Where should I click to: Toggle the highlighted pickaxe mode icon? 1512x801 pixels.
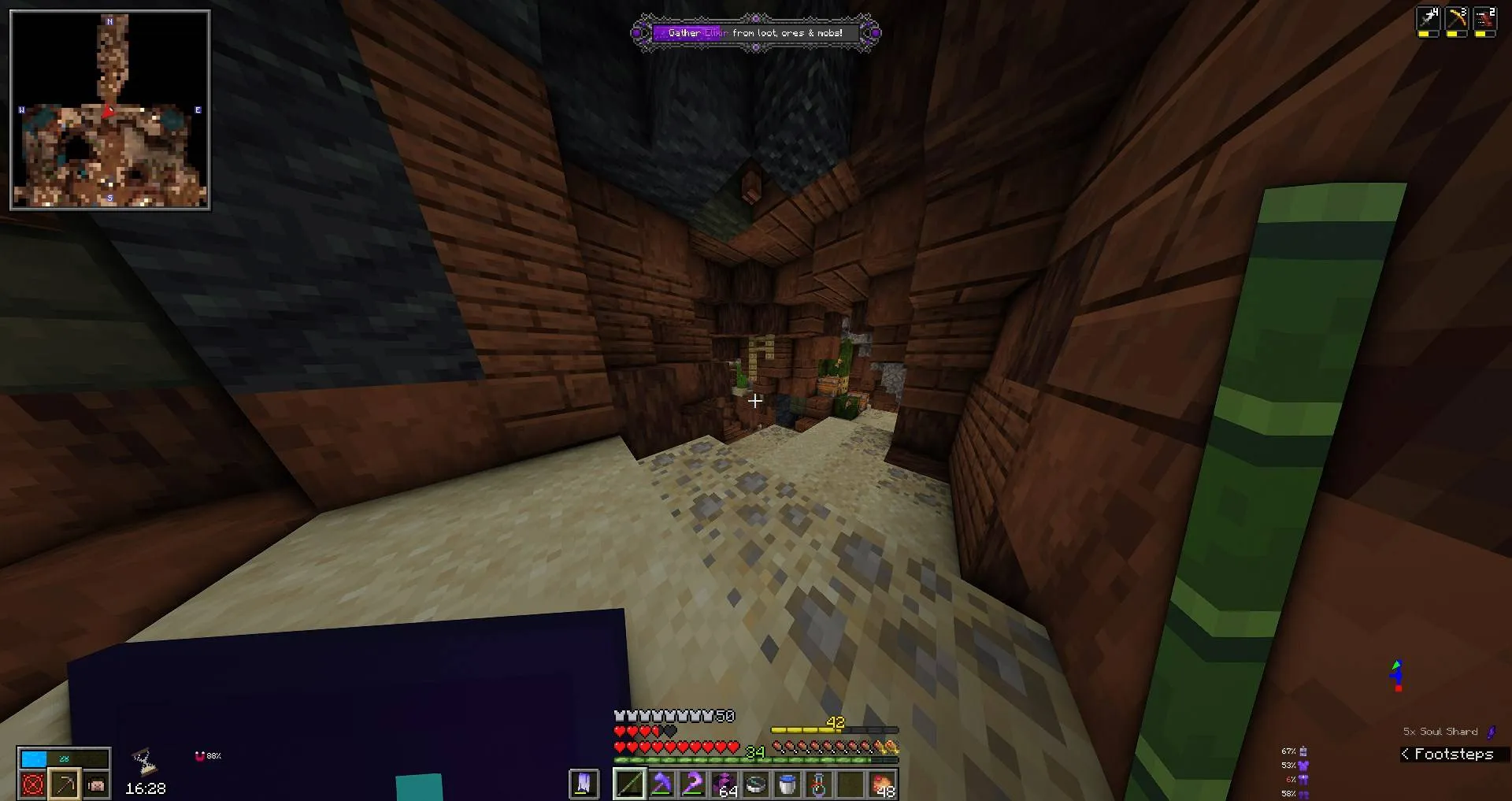(x=63, y=784)
